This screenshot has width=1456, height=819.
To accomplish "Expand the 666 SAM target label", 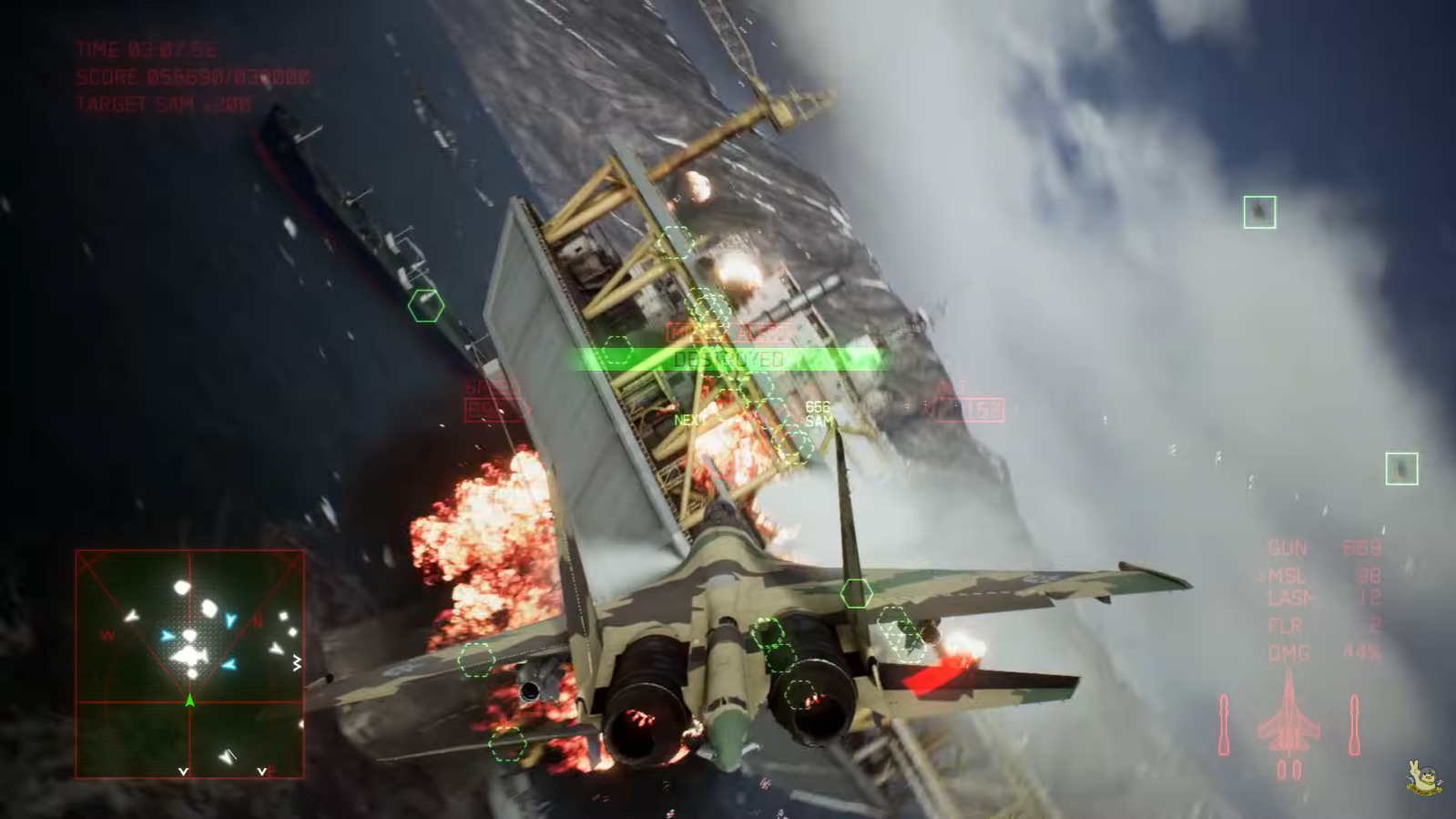I will (x=820, y=413).
